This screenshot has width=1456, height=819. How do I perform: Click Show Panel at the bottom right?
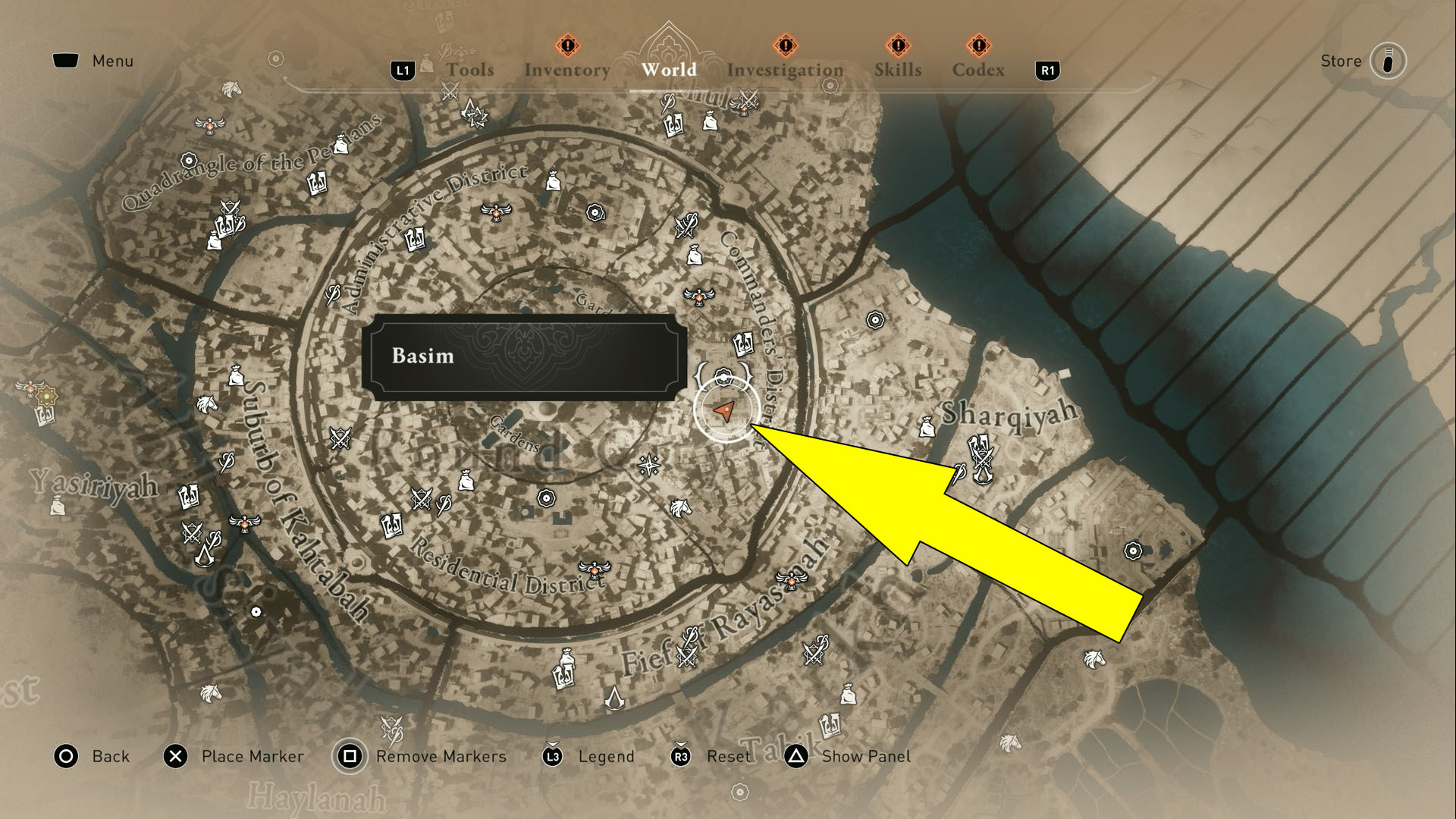click(866, 756)
